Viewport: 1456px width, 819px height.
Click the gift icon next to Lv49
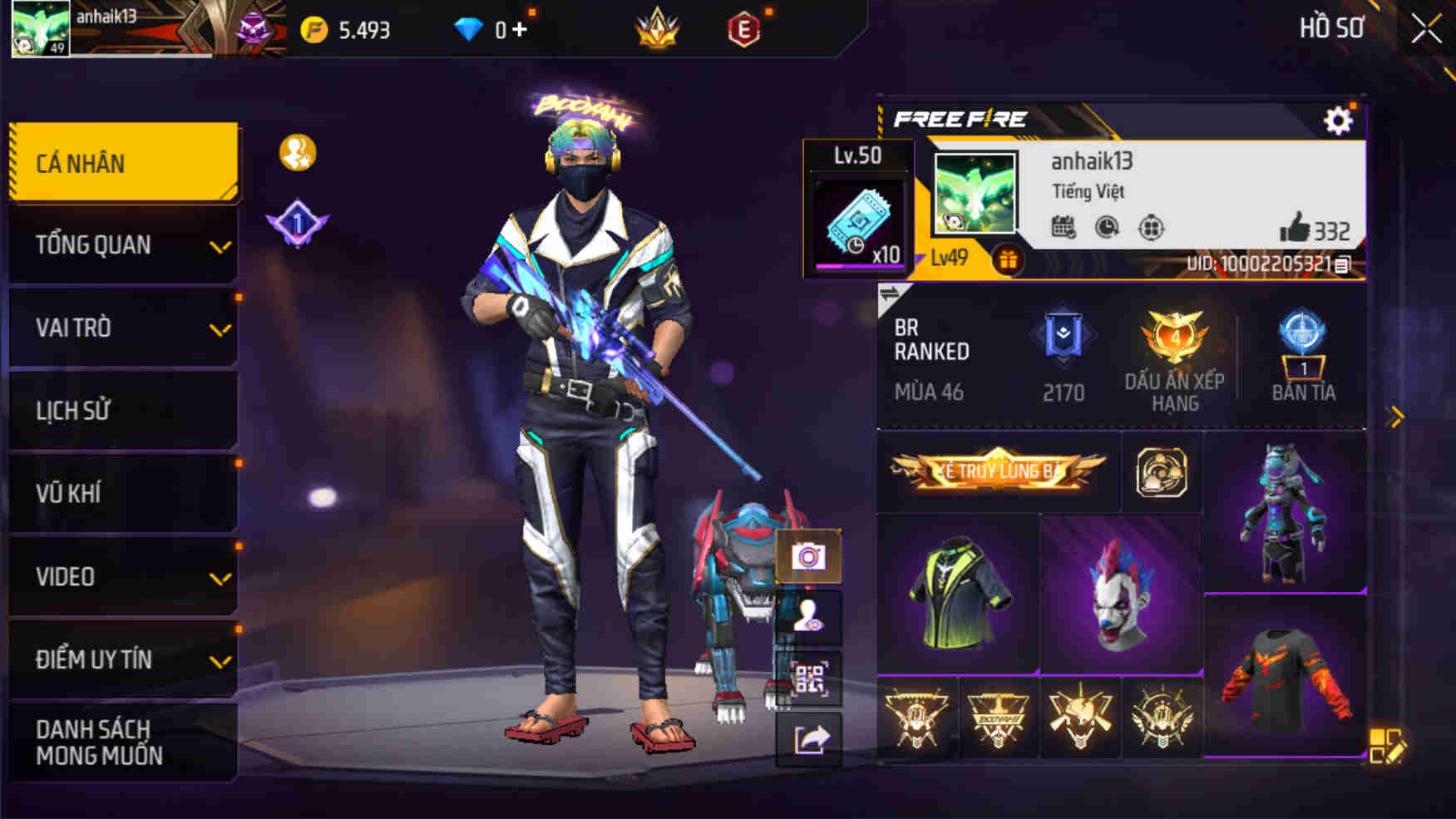[x=1009, y=257]
